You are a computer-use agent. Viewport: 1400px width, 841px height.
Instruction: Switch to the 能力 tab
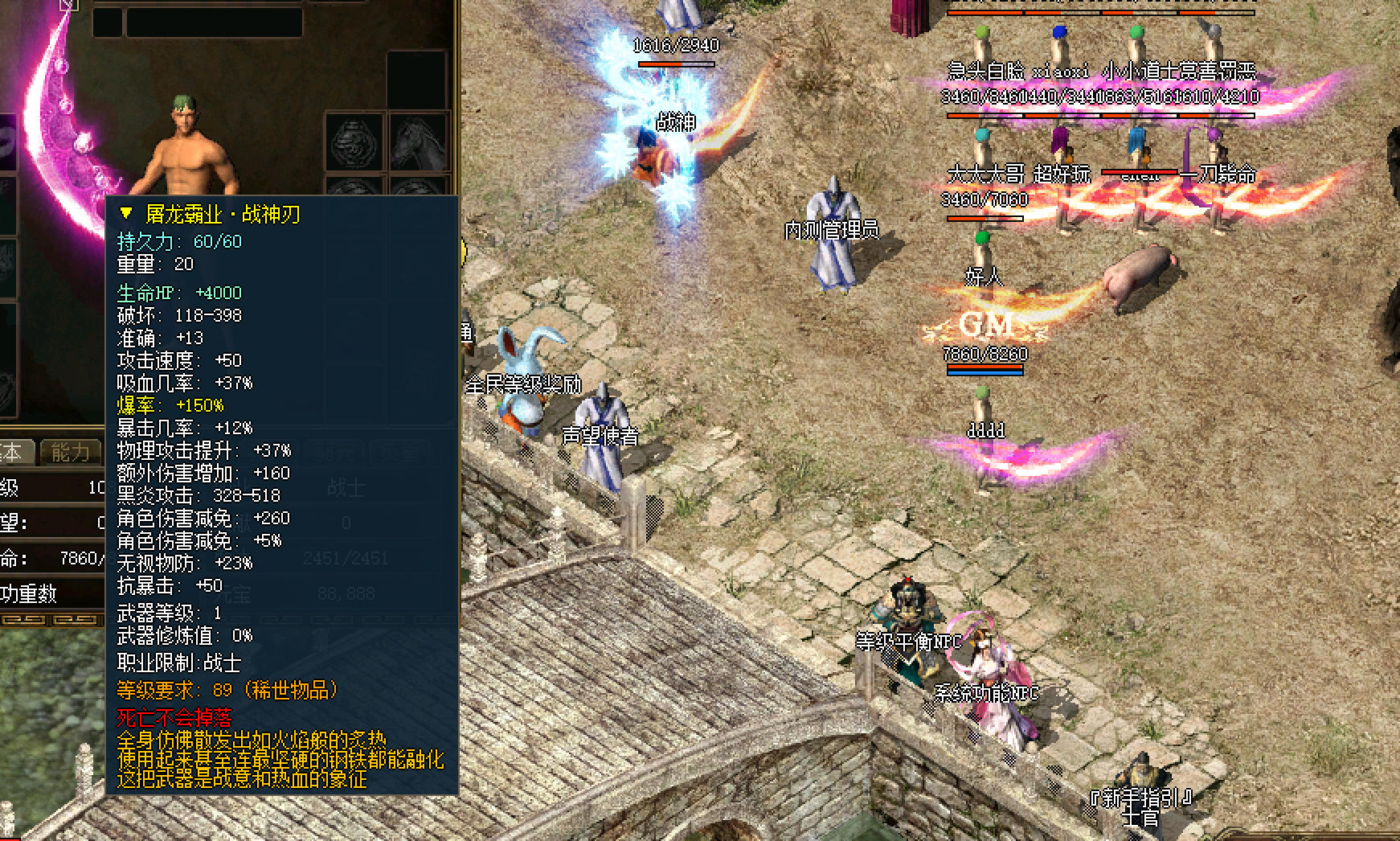click(71, 453)
